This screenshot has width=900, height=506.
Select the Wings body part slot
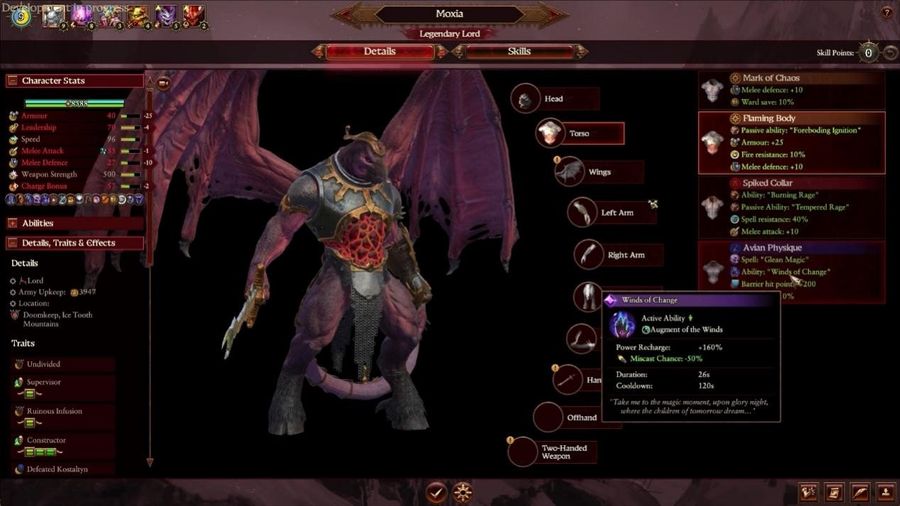click(x=572, y=171)
